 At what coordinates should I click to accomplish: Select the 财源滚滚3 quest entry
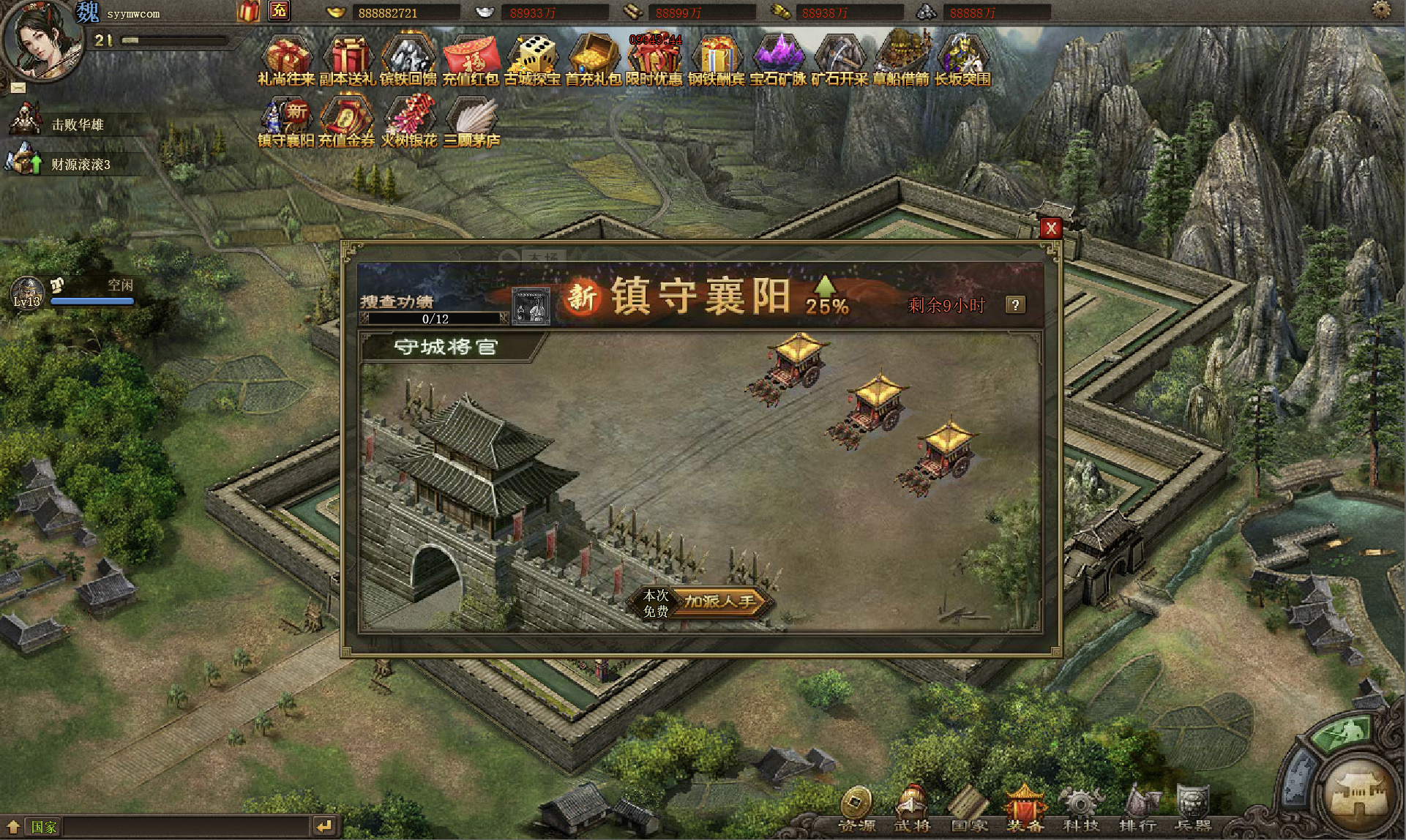[80, 164]
